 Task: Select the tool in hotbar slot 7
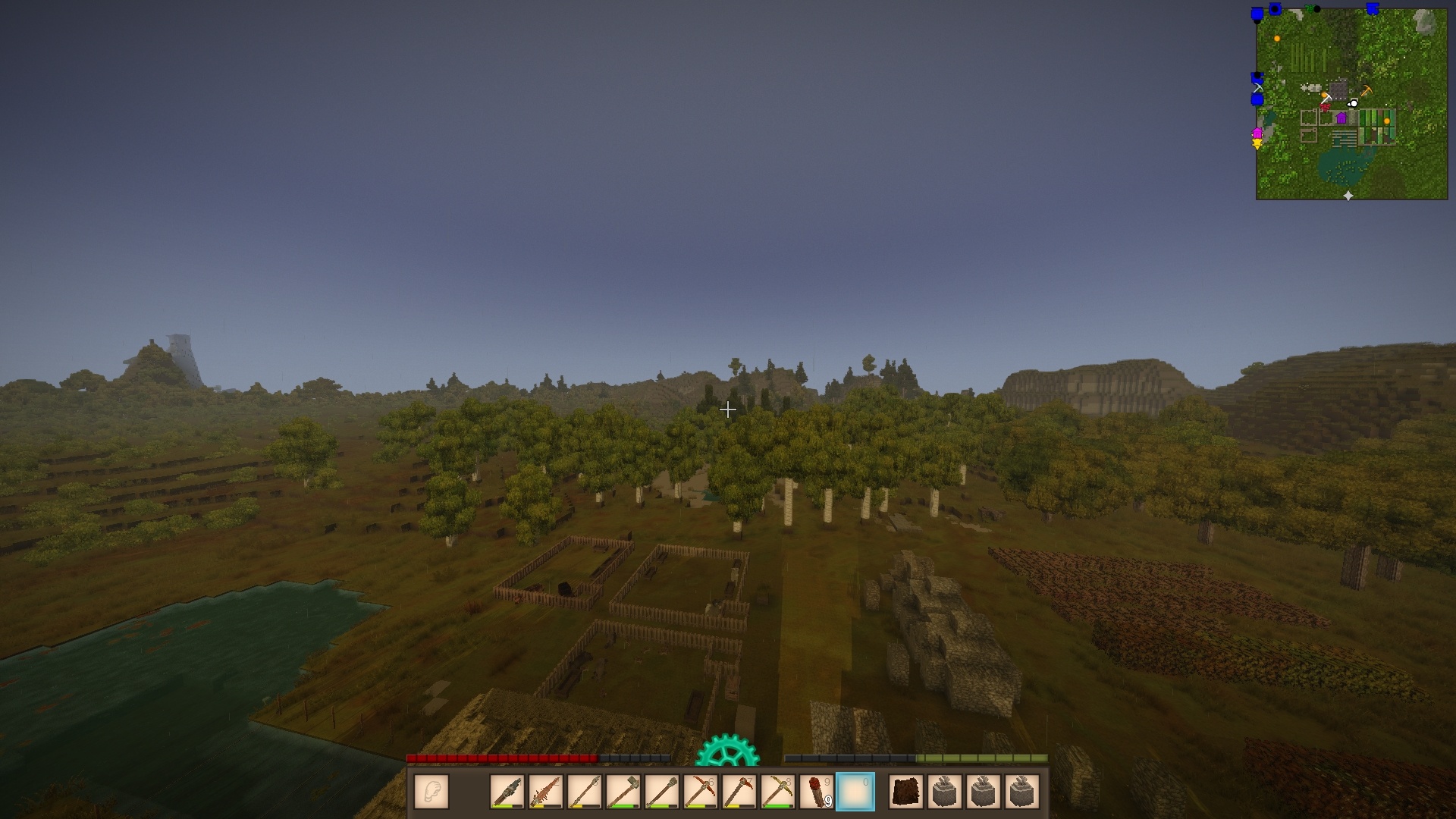pos(739,792)
